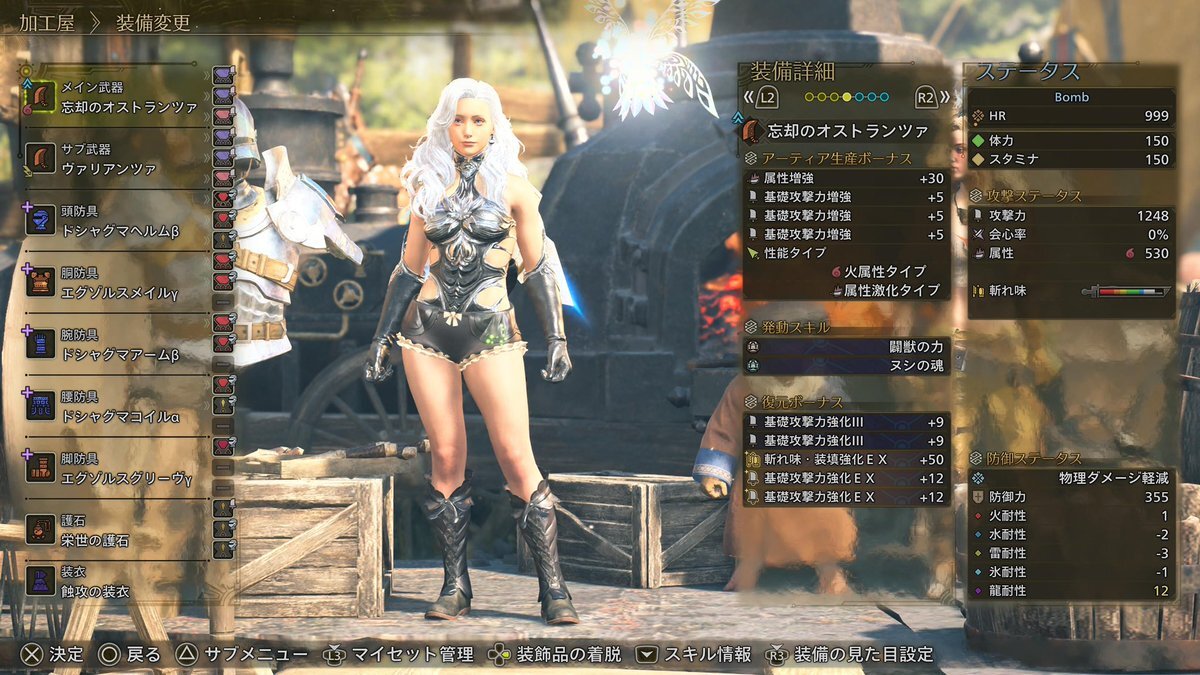Select main weapon 忘却のオストランツァ slot
Viewport: 1200px width, 675px height.
pos(115,98)
